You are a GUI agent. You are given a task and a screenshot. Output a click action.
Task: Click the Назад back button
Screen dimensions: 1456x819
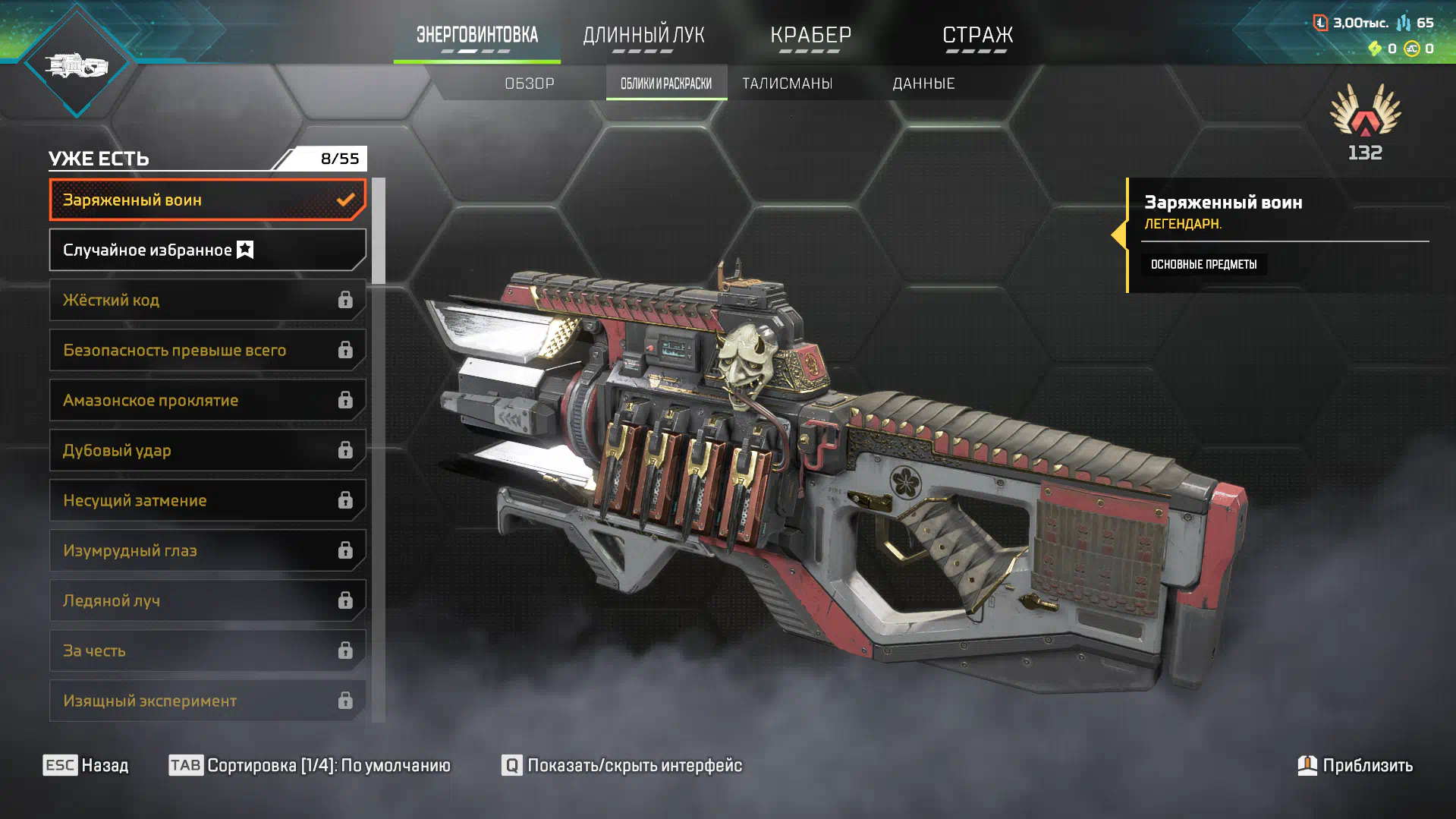86,765
